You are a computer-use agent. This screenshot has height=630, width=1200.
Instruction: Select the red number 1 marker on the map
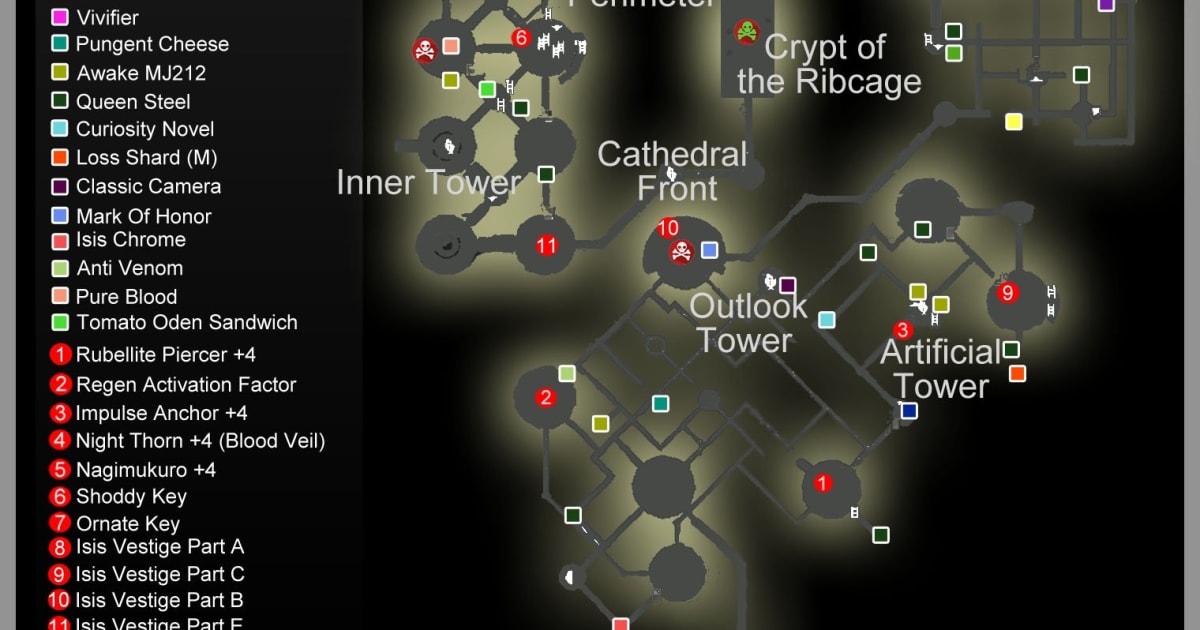pyautogui.click(x=823, y=484)
